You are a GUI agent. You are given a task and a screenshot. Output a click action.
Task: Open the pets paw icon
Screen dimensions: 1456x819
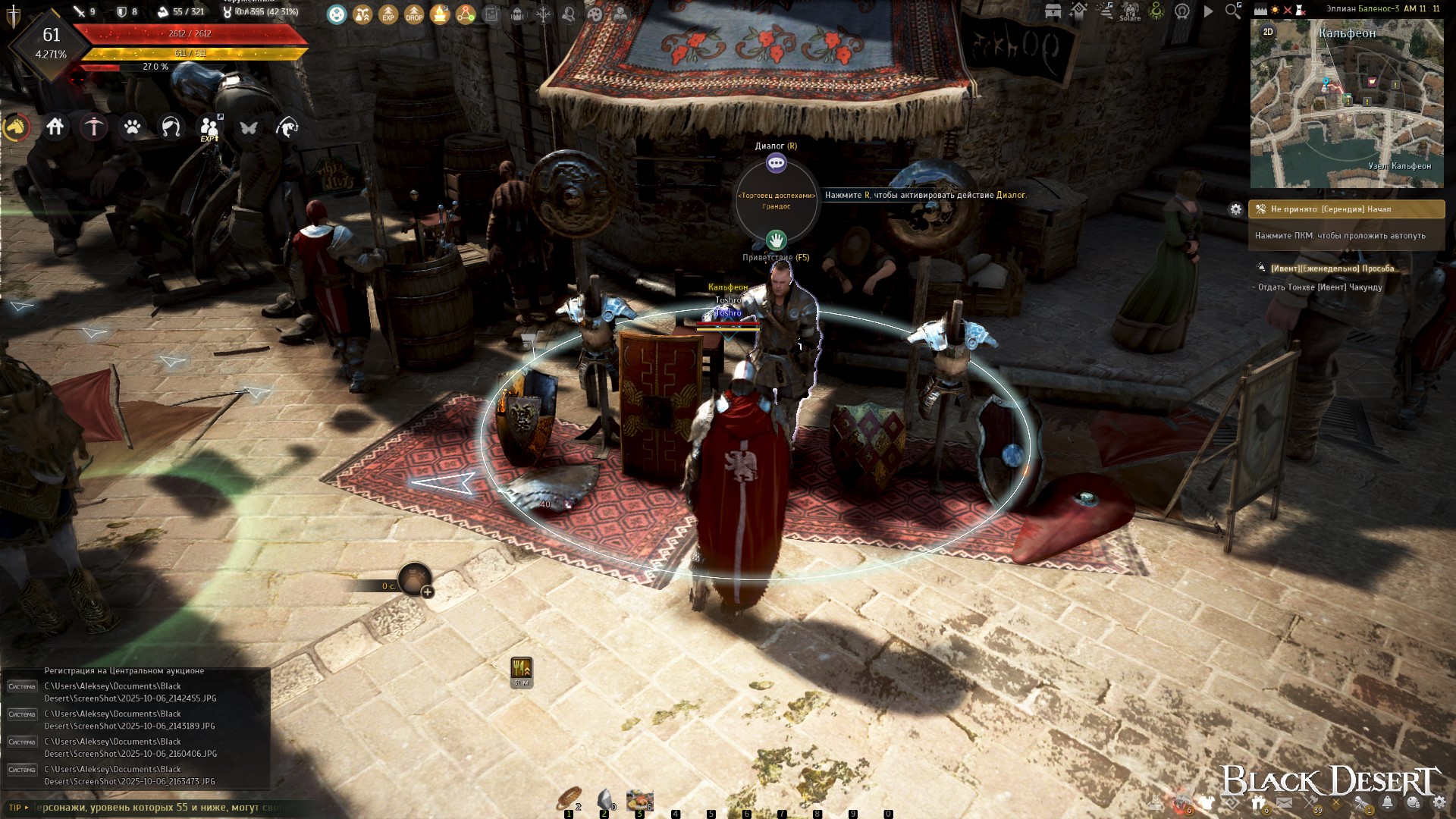[x=133, y=127]
